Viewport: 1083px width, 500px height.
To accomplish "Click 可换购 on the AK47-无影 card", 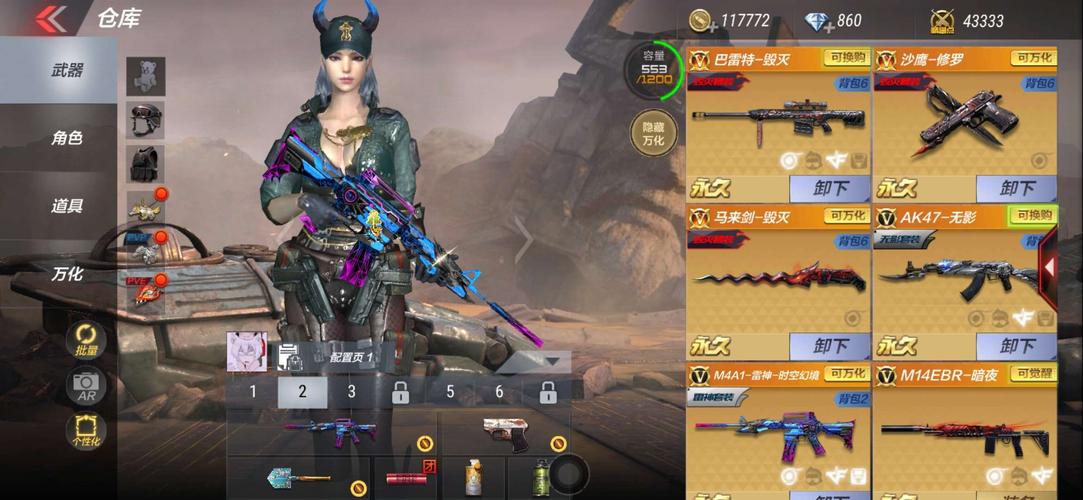I will pyautogui.click(x=1032, y=215).
